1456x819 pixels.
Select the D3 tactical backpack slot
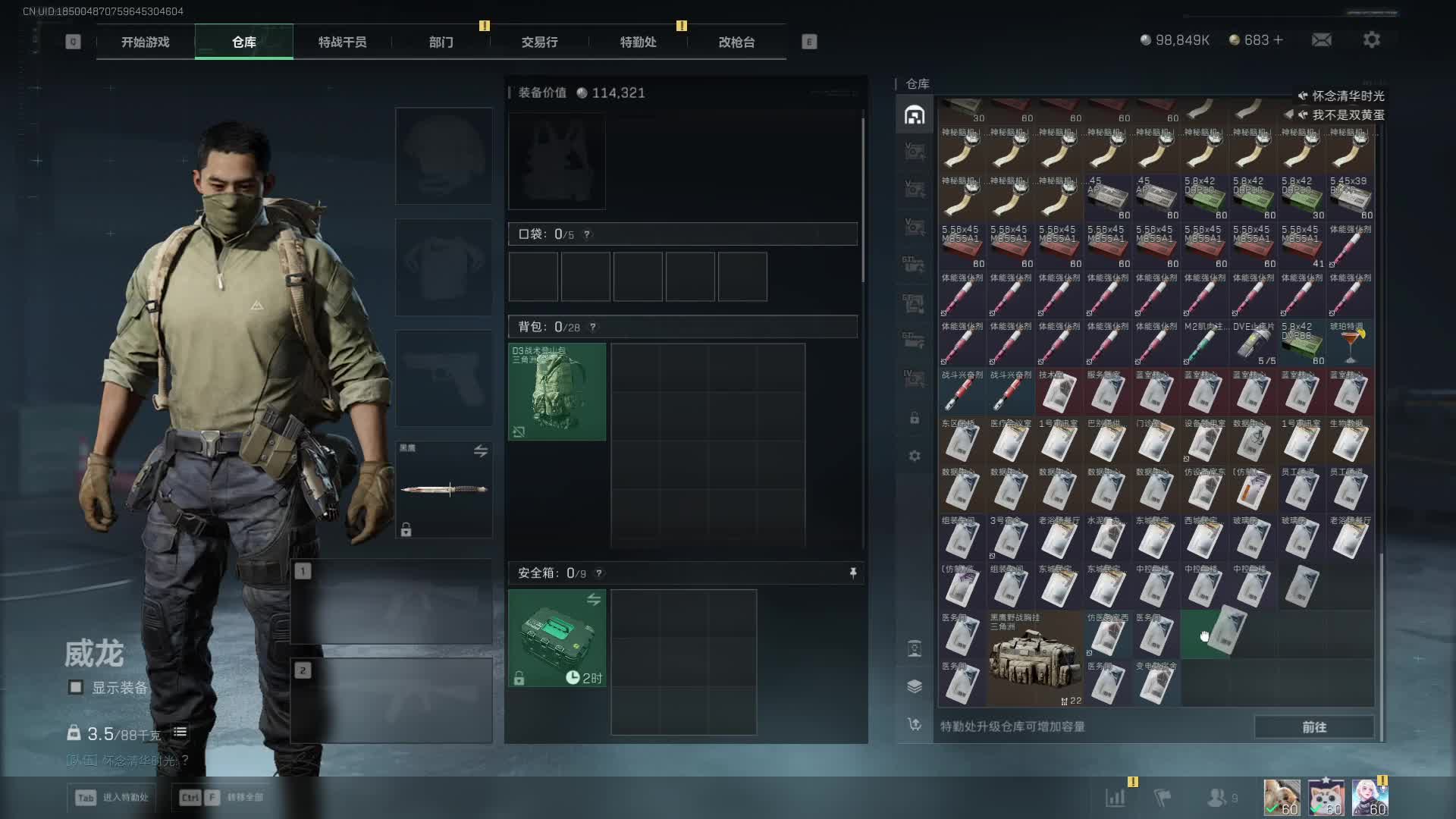(557, 391)
